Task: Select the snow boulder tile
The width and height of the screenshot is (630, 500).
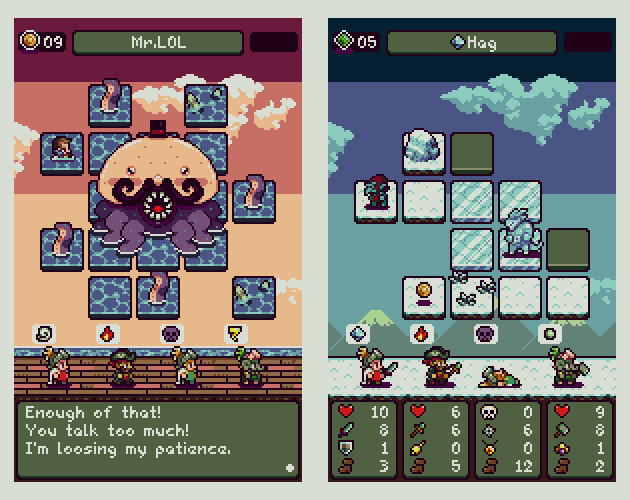Action: (x=423, y=150)
